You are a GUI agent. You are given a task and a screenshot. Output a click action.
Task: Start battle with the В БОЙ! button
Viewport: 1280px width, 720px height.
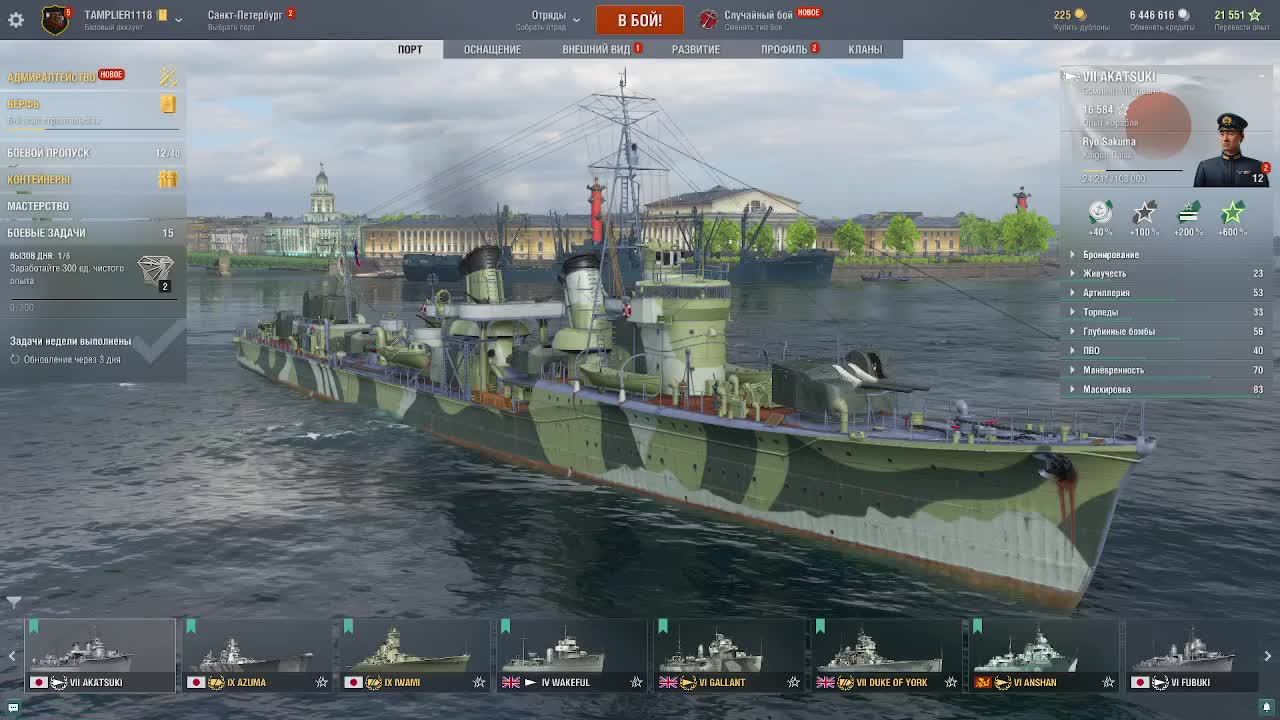[x=639, y=20]
